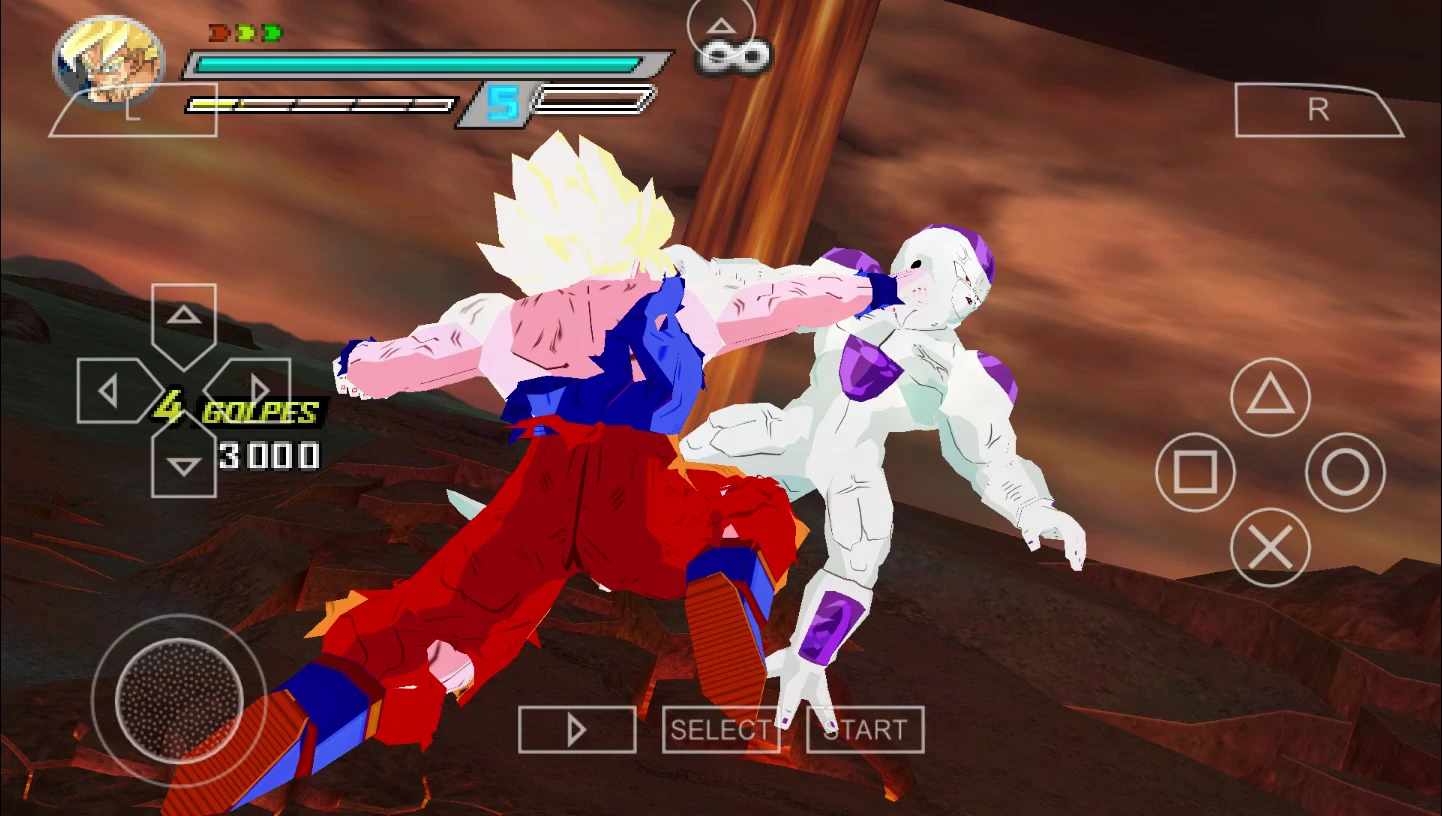Tap the D-pad down arrow
The image size is (1442, 816).
tap(182, 462)
